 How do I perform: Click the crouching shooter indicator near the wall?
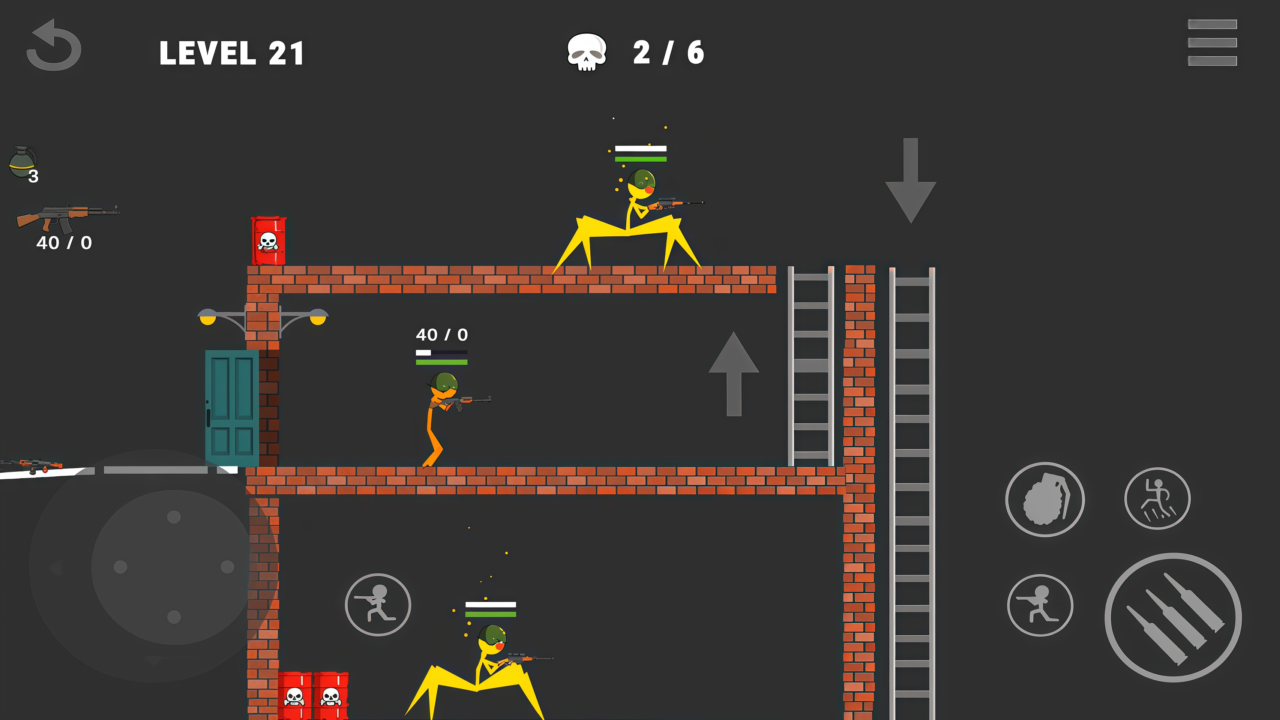pyautogui.click(x=377, y=605)
